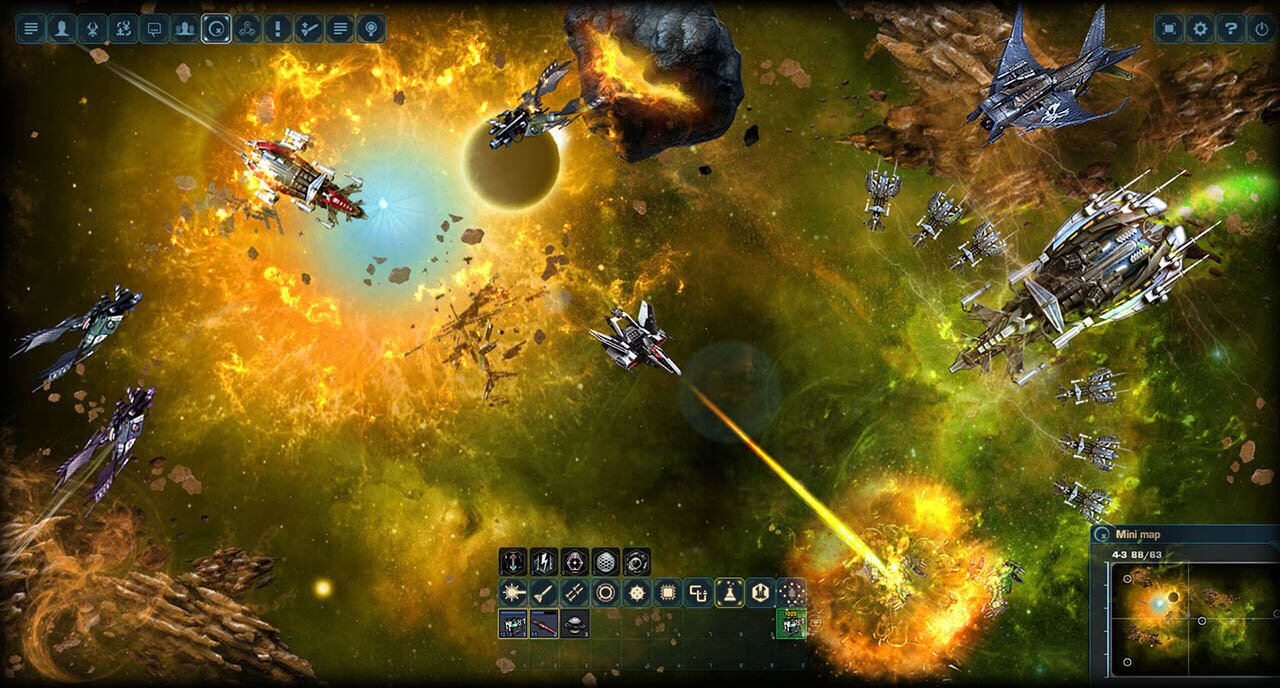Open the spiked mine category
1280x688 pixels.
pos(637,593)
